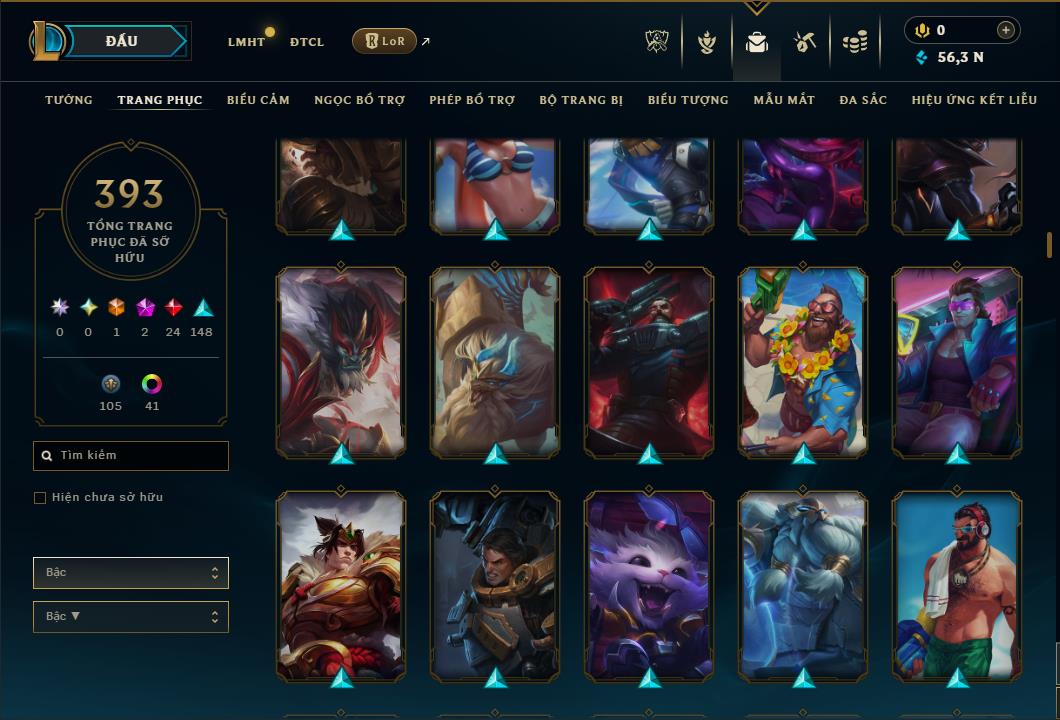Click the plus button to buy RP

point(1006,30)
